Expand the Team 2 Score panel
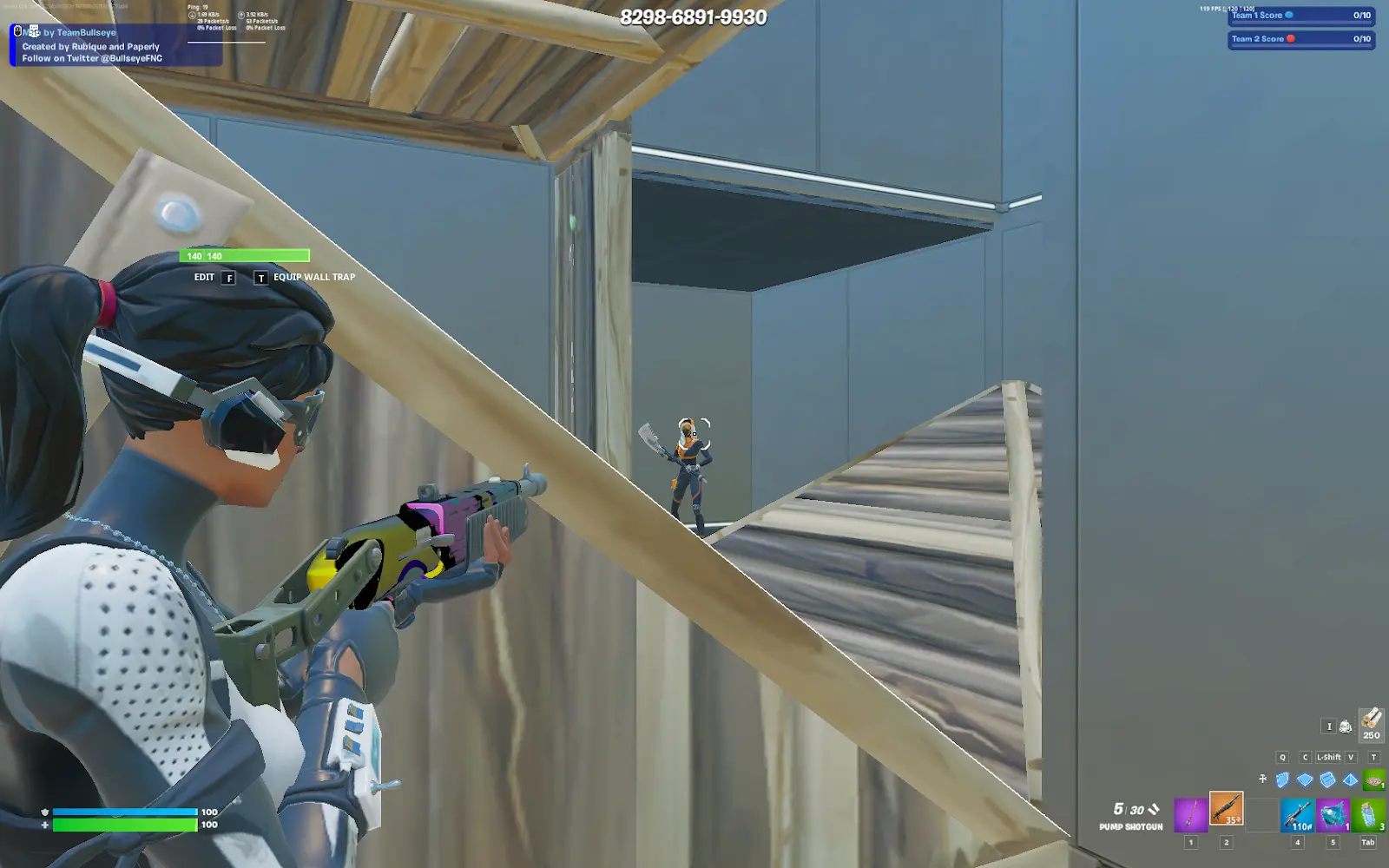Screen dimensions: 1389x868 point(1300,39)
